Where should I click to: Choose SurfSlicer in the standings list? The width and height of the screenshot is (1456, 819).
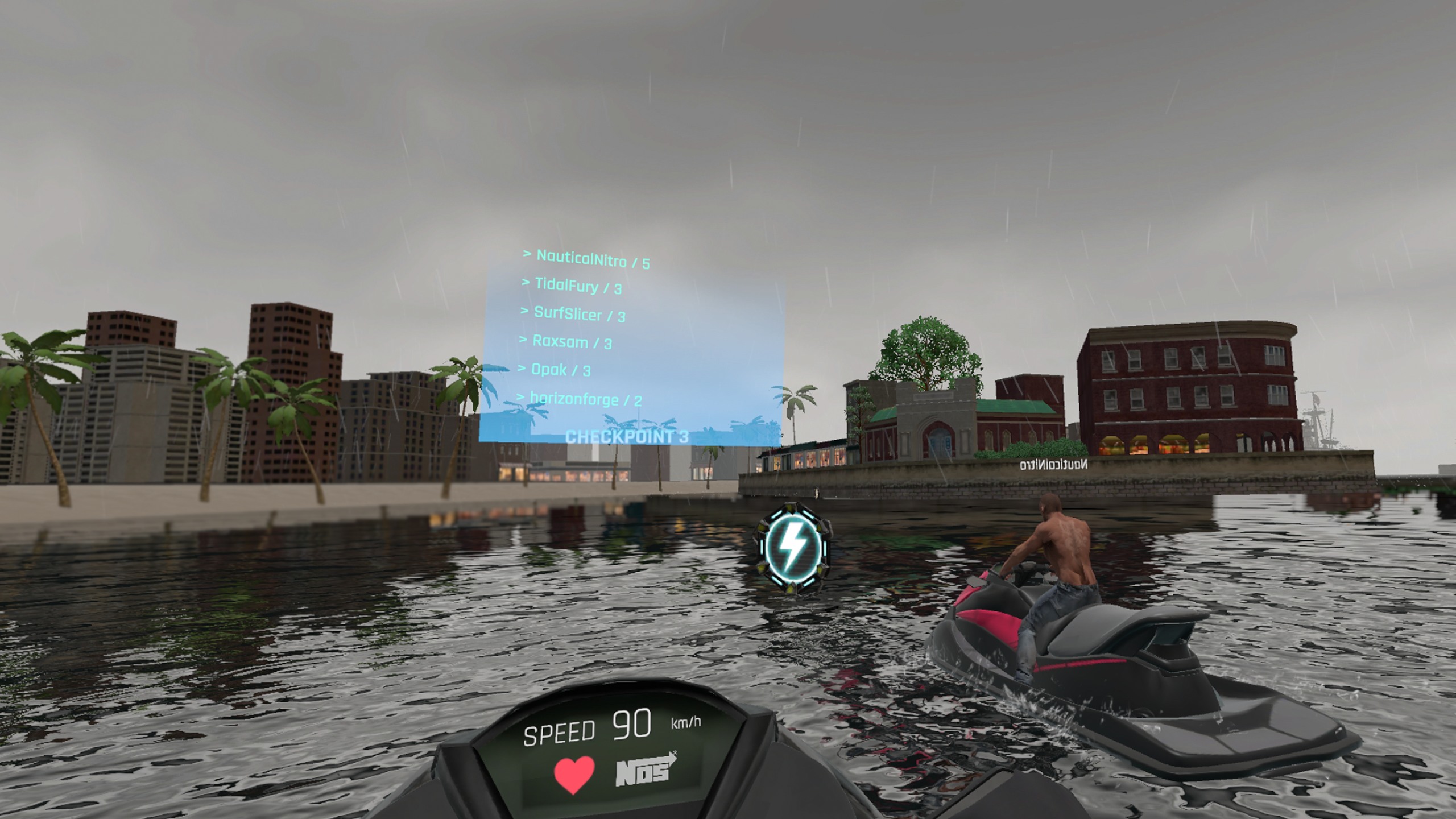(x=573, y=314)
